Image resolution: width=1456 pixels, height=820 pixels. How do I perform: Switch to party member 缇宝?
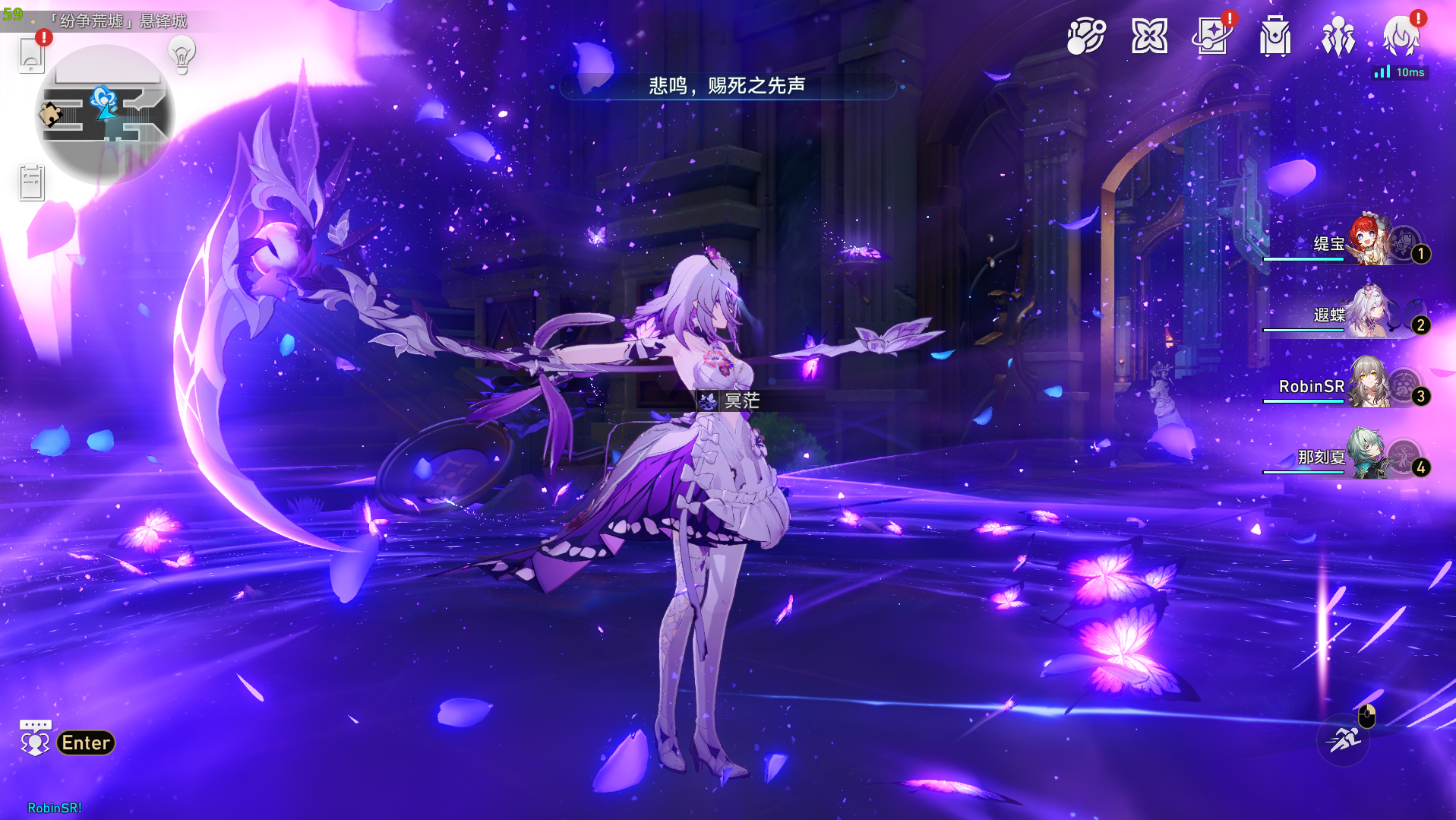point(1369,242)
